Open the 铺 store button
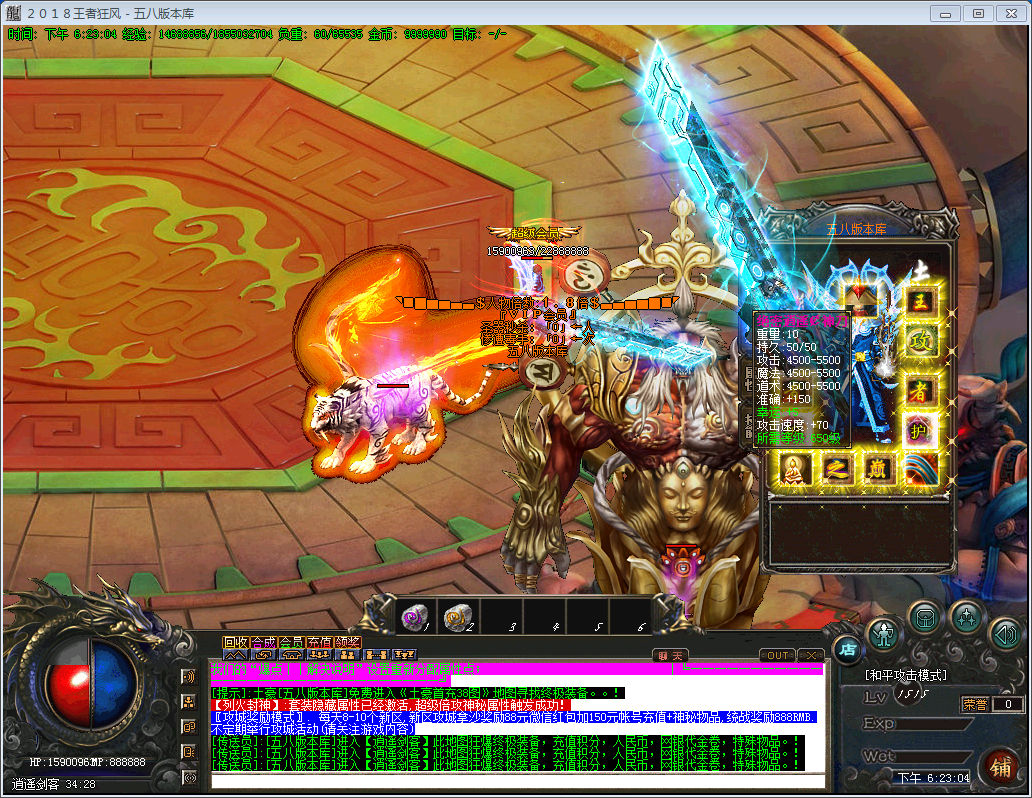 (x=999, y=767)
